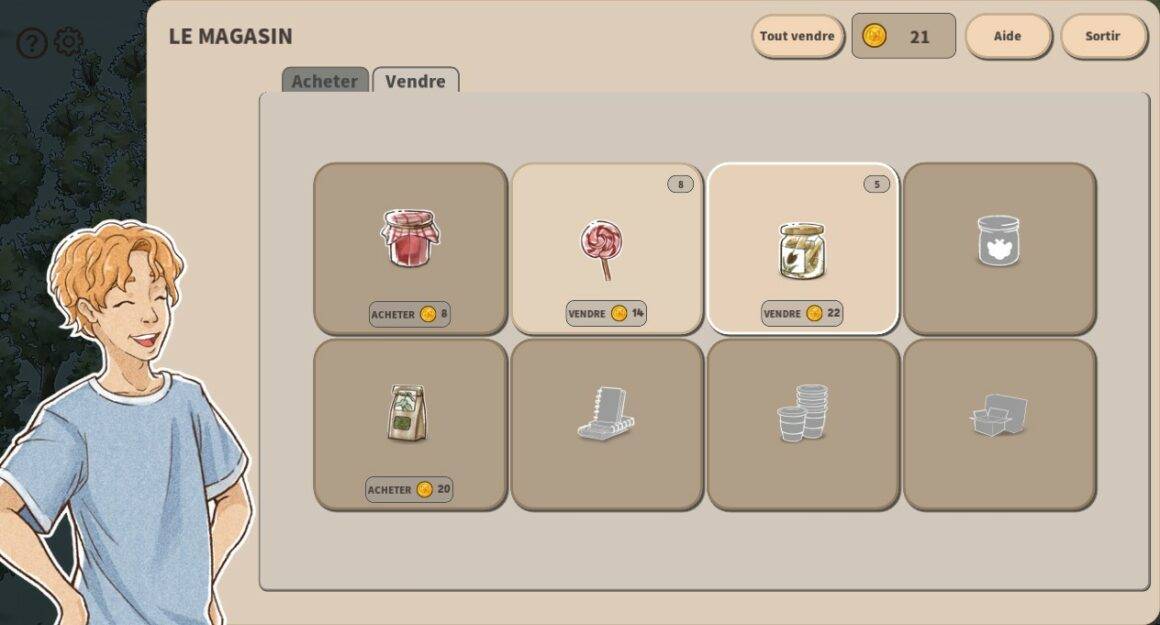Image resolution: width=1160 pixels, height=625 pixels.
Task: Open the Aide help panel
Action: pos(1007,36)
